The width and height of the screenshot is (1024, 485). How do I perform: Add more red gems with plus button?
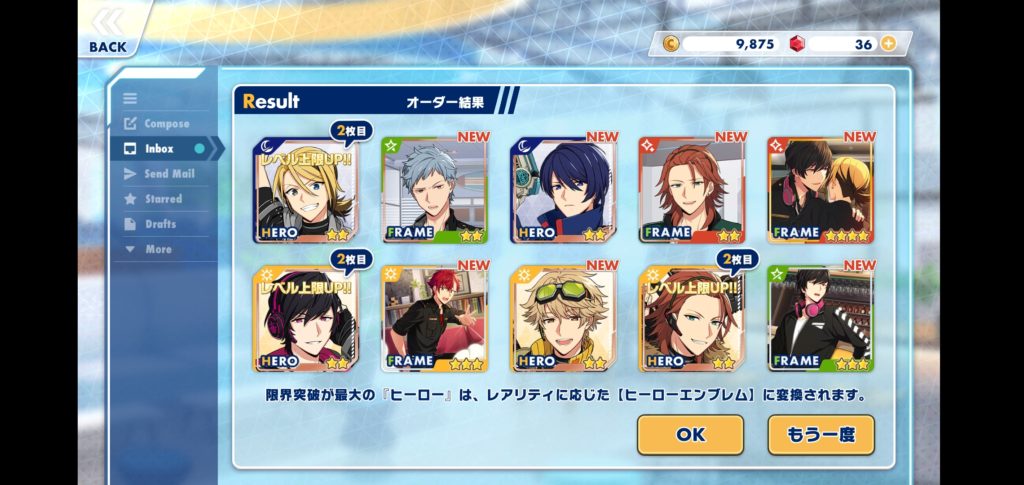887,44
